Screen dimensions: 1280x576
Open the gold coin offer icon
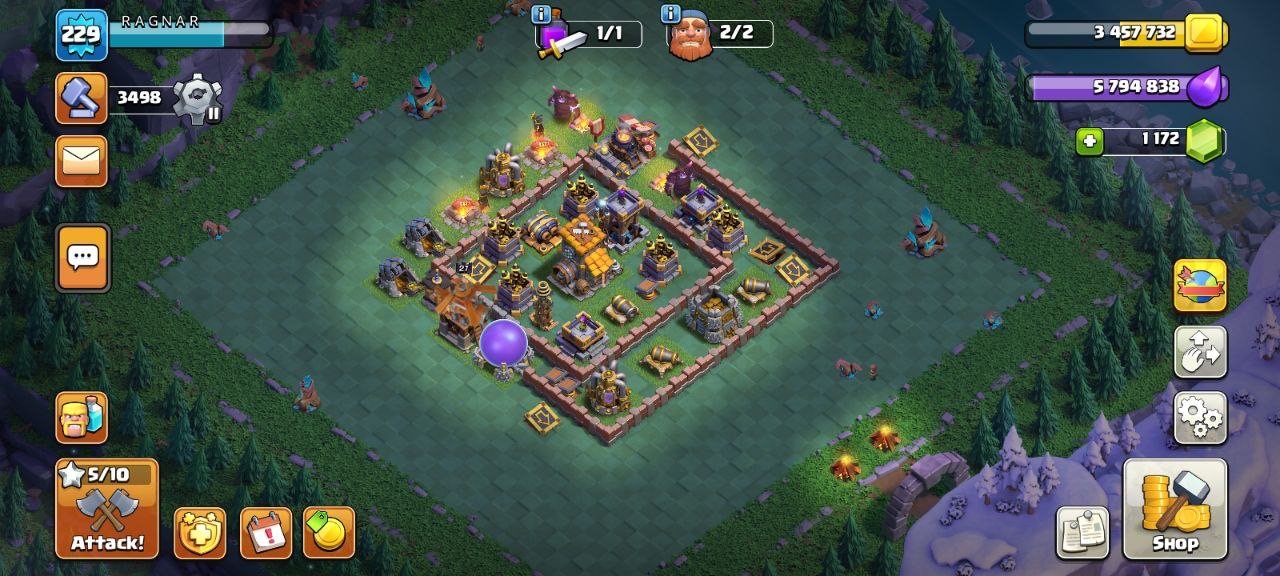[329, 533]
